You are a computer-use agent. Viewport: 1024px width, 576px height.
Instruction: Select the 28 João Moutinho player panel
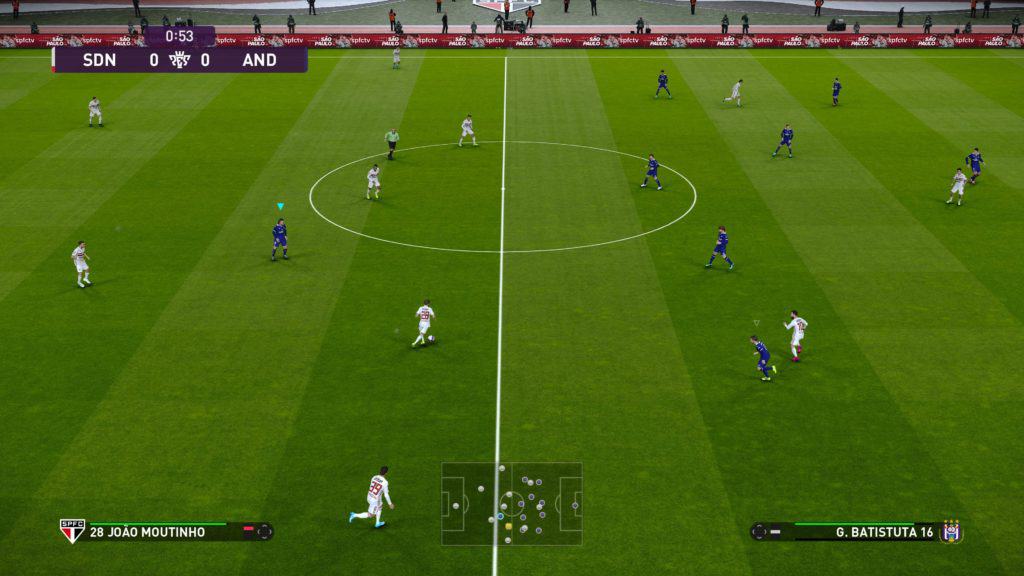[165, 531]
